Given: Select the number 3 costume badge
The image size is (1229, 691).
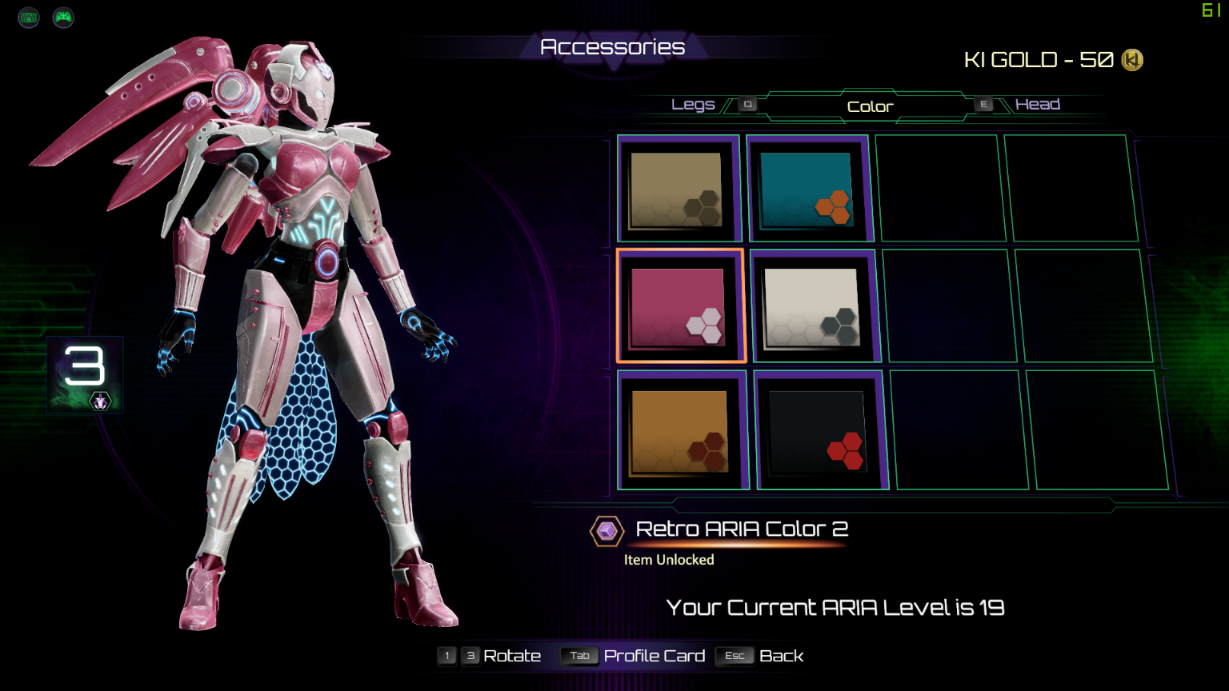Looking at the screenshot, I should (x=85, y=373).
